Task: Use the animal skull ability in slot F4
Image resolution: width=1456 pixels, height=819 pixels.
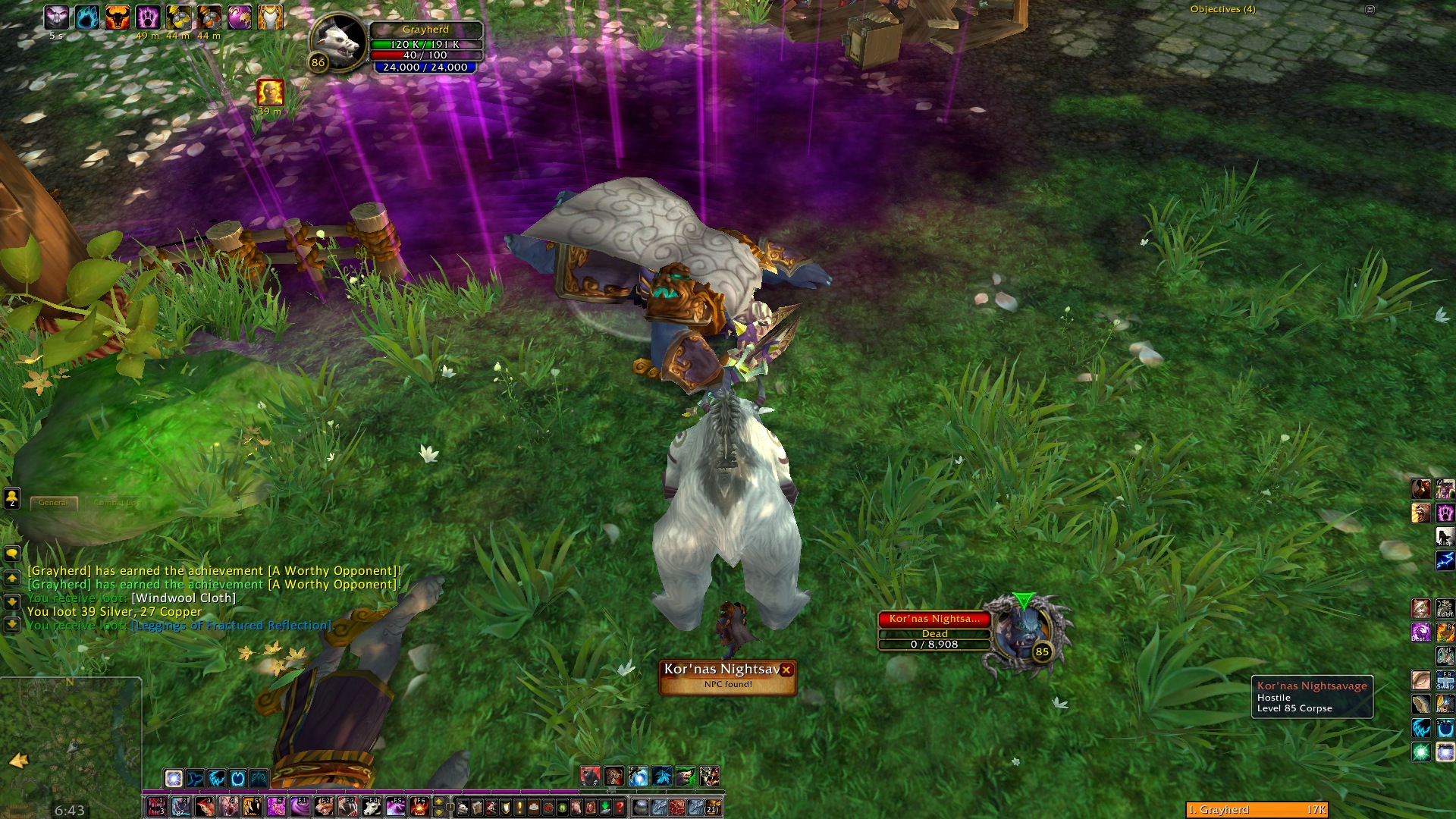Action: [x=372, y=807]
